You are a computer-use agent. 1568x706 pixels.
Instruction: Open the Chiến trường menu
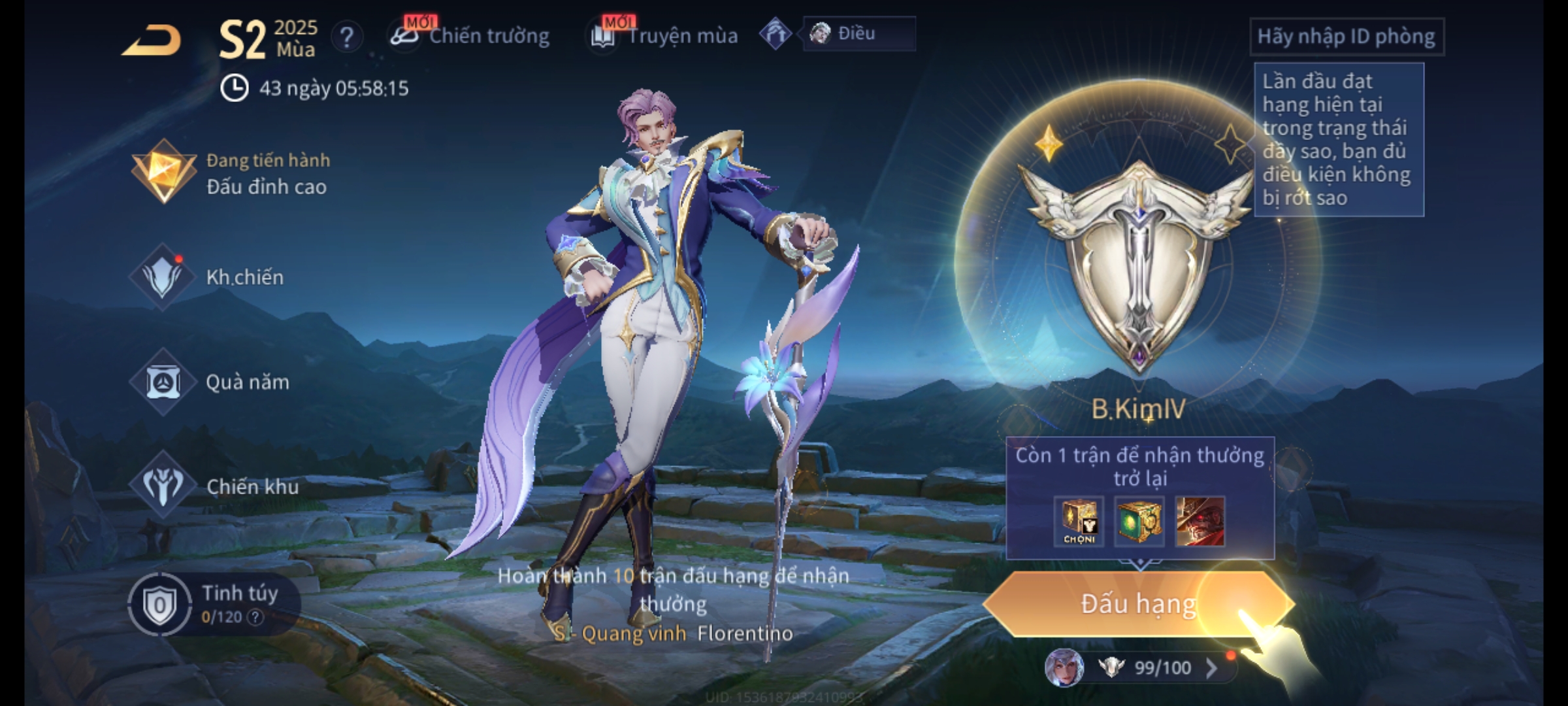pos(470,36)
